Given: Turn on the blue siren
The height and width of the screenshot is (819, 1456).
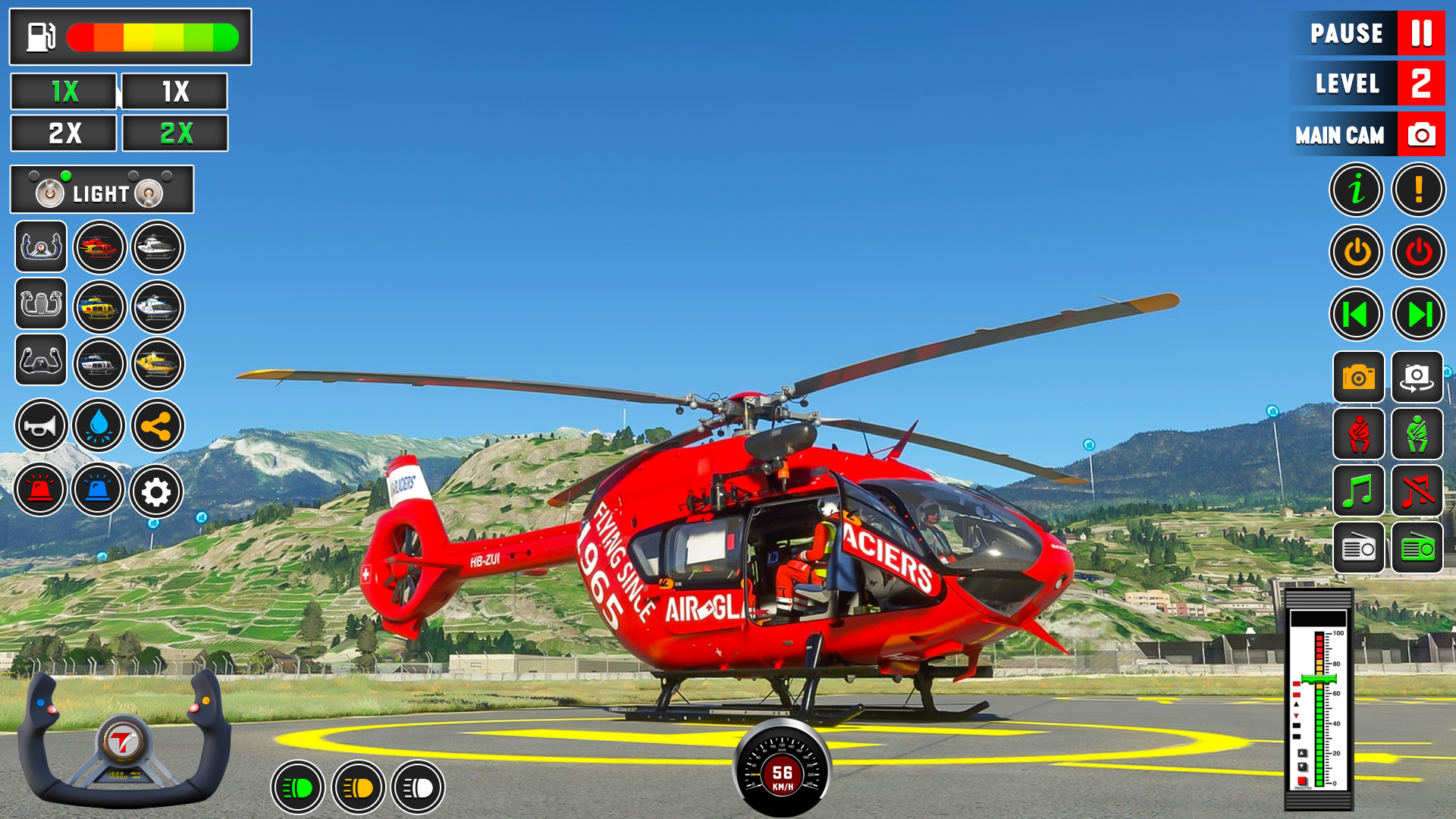Looking at the screenshot, I should point(99,490).
